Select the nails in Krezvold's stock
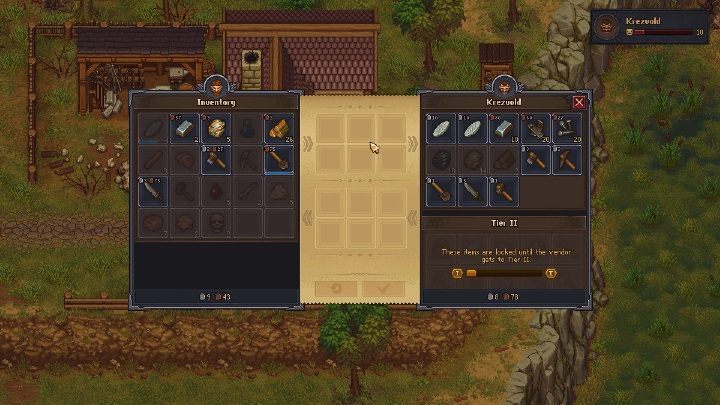Image resolution: width=720 pixels, height=405 pixels. pos(567,129)
